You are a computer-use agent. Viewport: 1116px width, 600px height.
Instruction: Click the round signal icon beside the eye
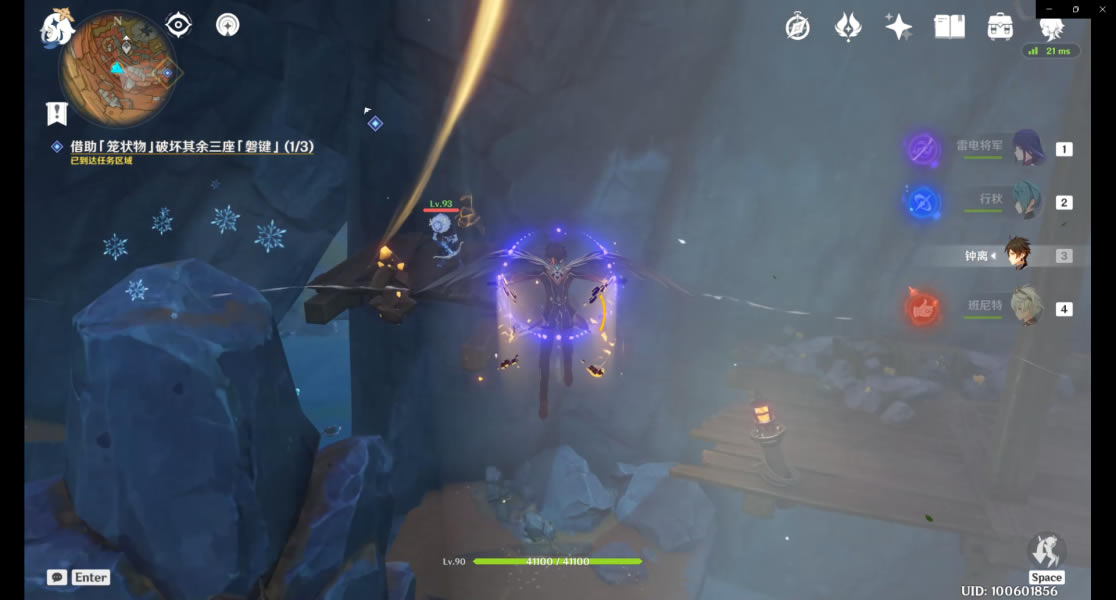pos(228,25)
